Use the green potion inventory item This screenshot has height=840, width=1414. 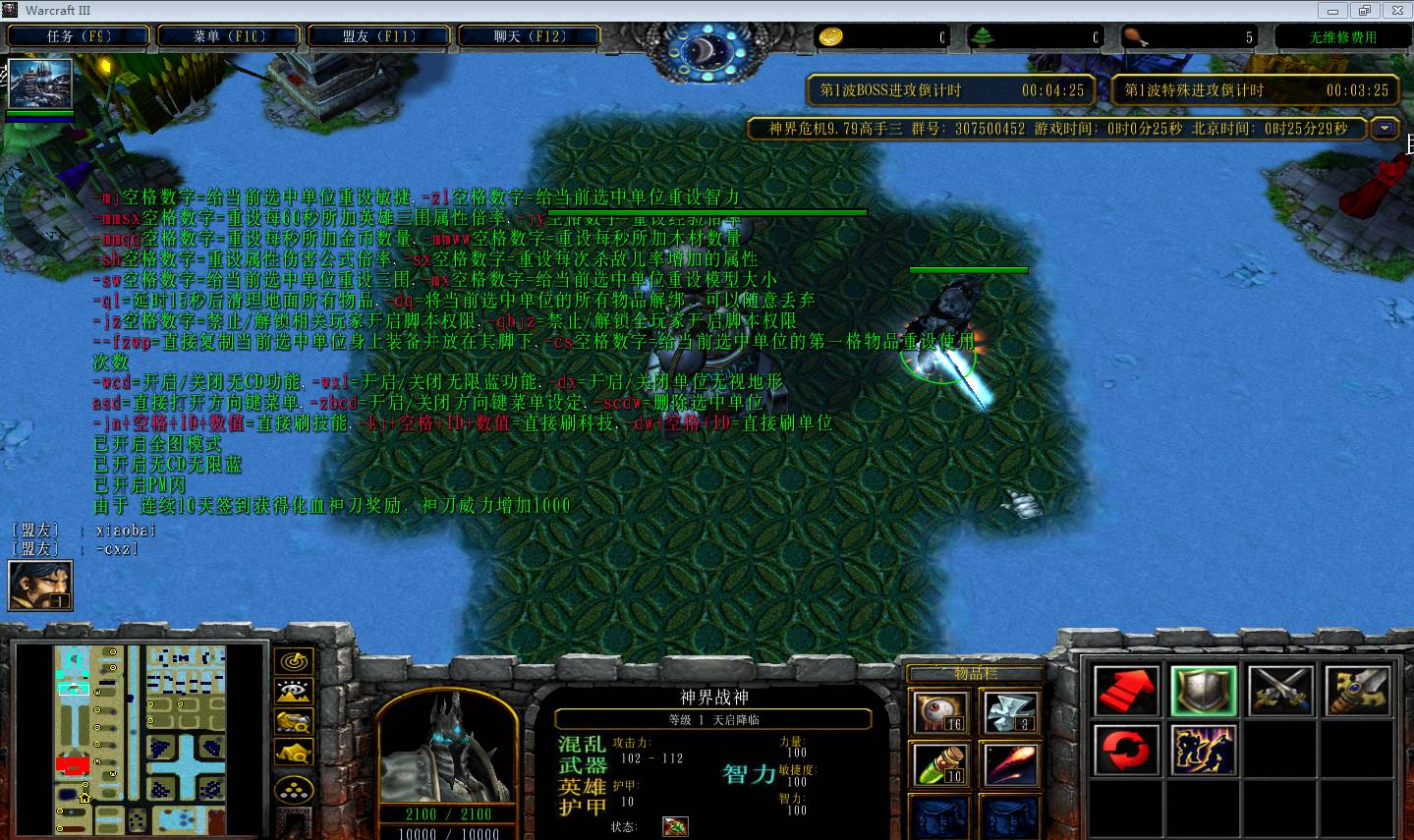coord(940,763)
